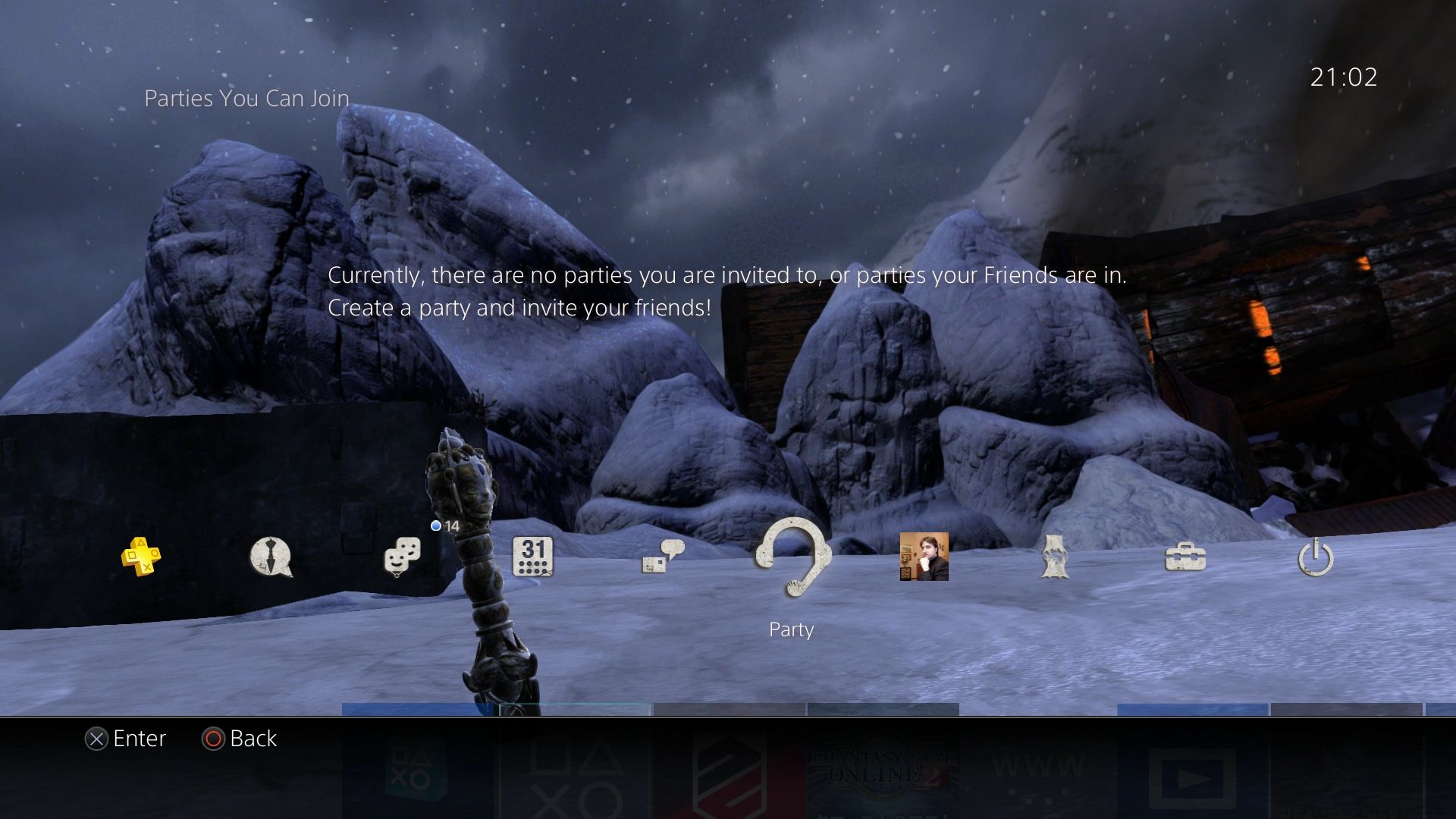1456x819 pixels.
Task: Open the PlayStation Plus icon
Action: pos(141,557)
